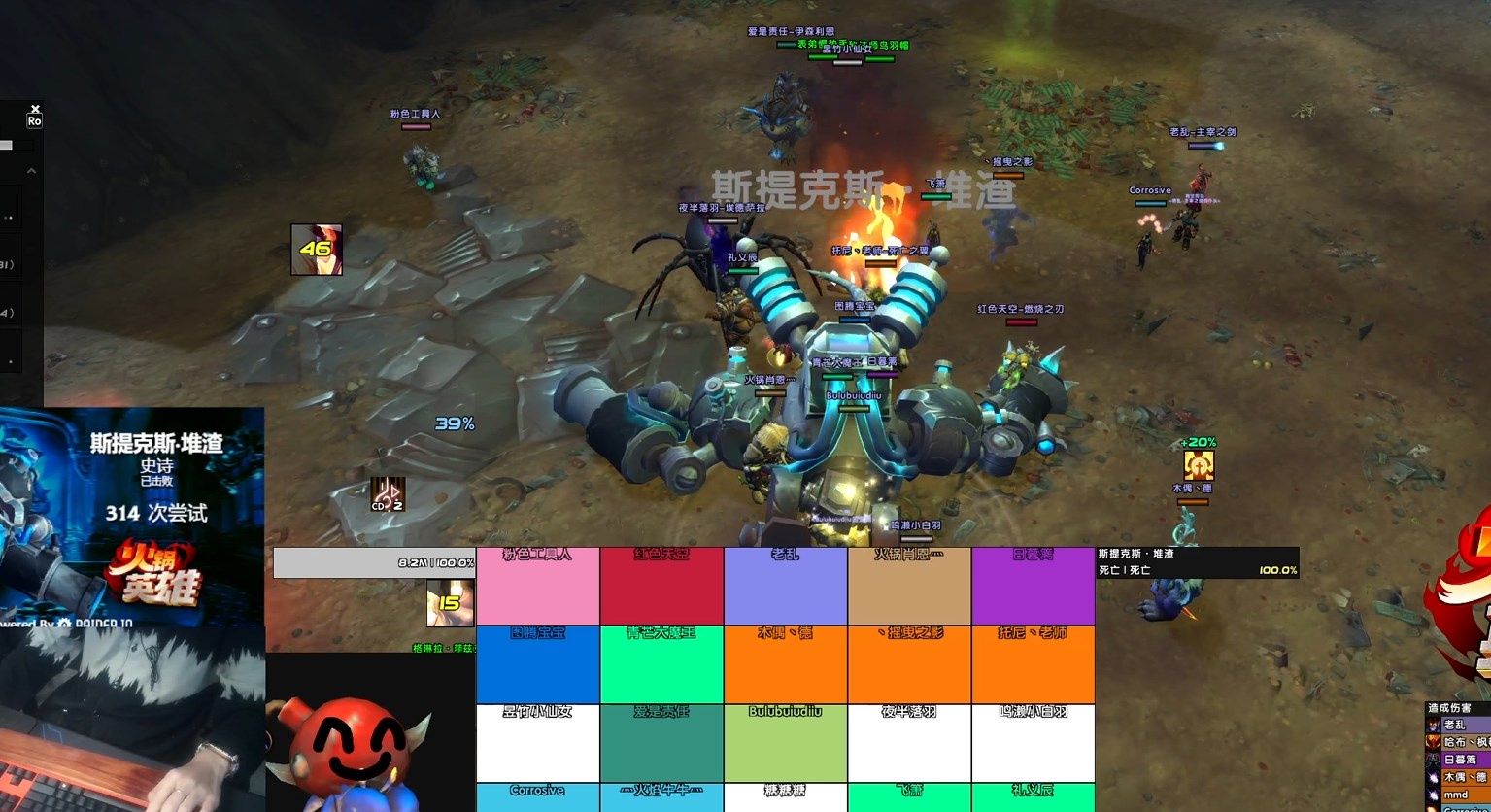Close the side panel with the X
This screenshot has width=1491, height=812.
click(x=35, y=109)
